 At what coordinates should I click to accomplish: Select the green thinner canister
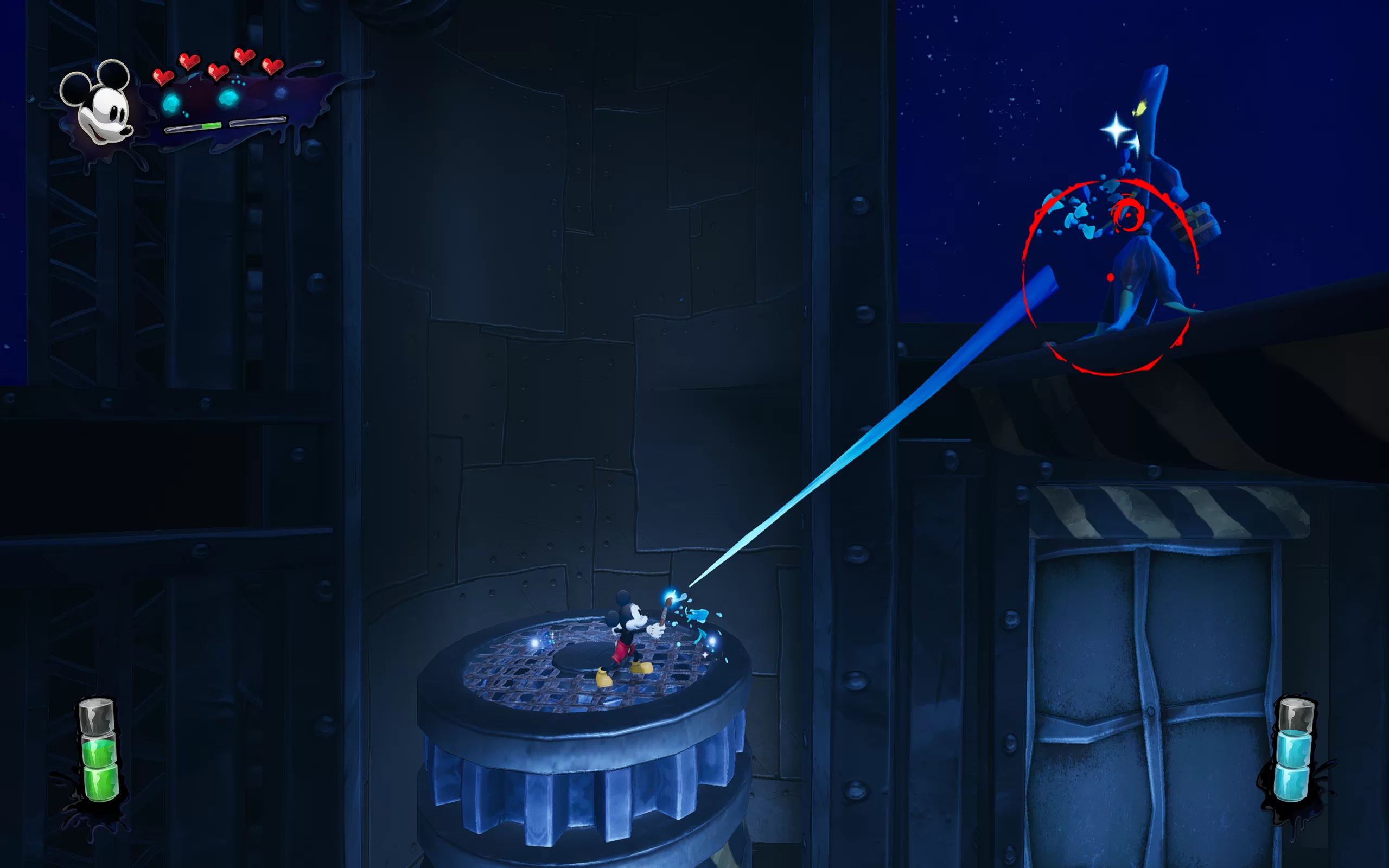click(99, 752)
